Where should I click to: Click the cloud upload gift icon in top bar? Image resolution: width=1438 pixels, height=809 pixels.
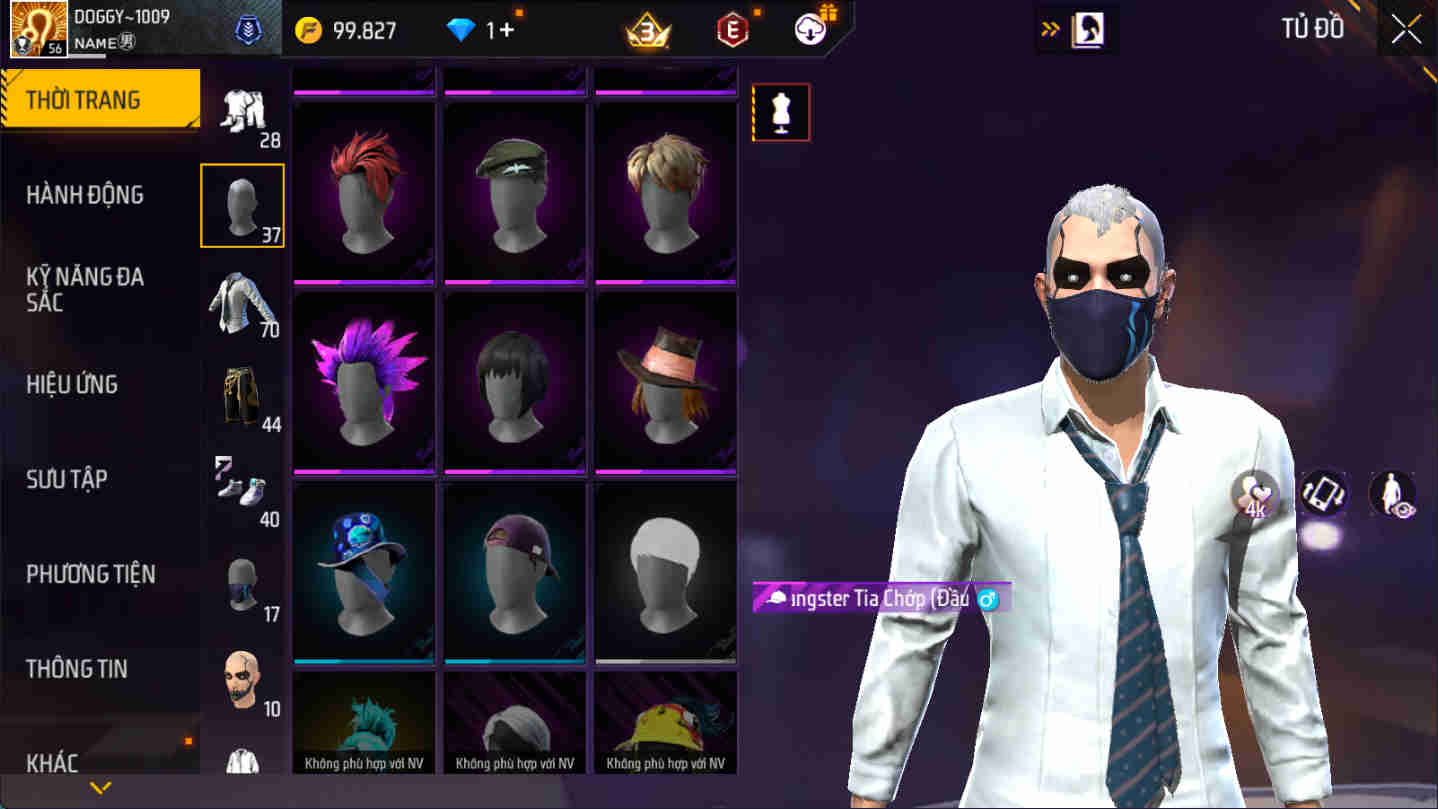[811, 28]
